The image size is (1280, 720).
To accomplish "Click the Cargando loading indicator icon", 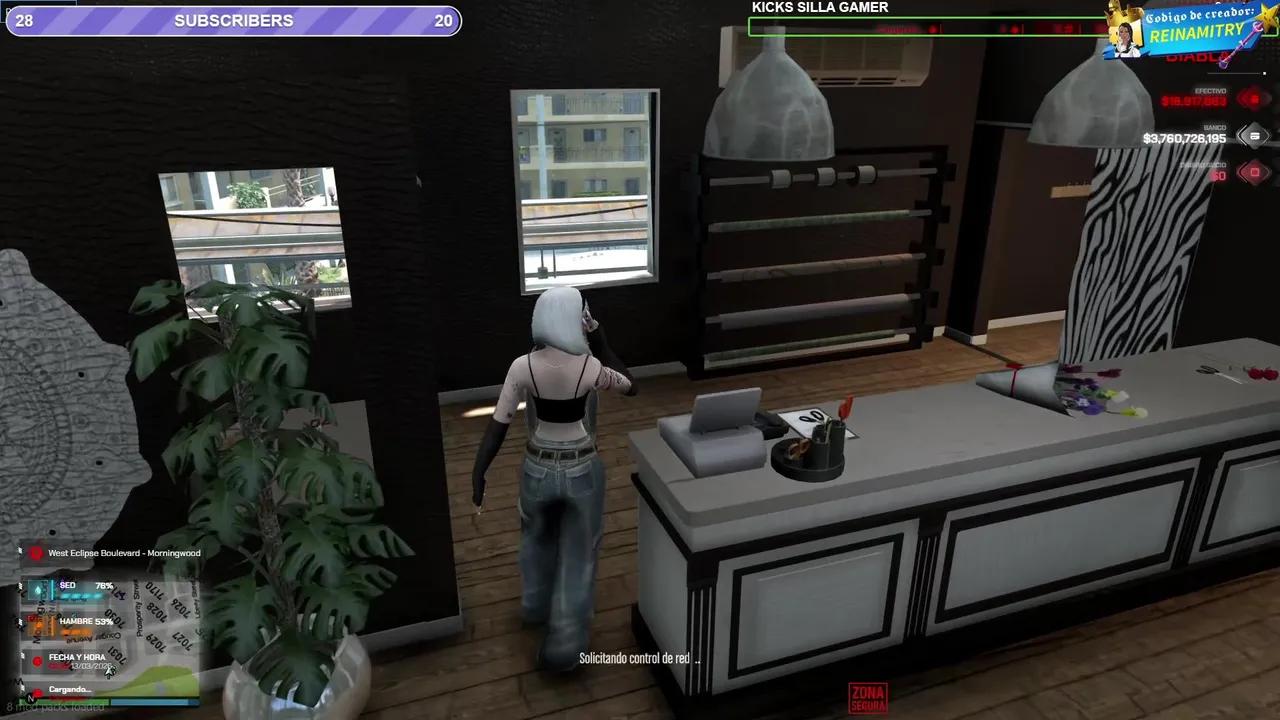I will pos(37,690).
